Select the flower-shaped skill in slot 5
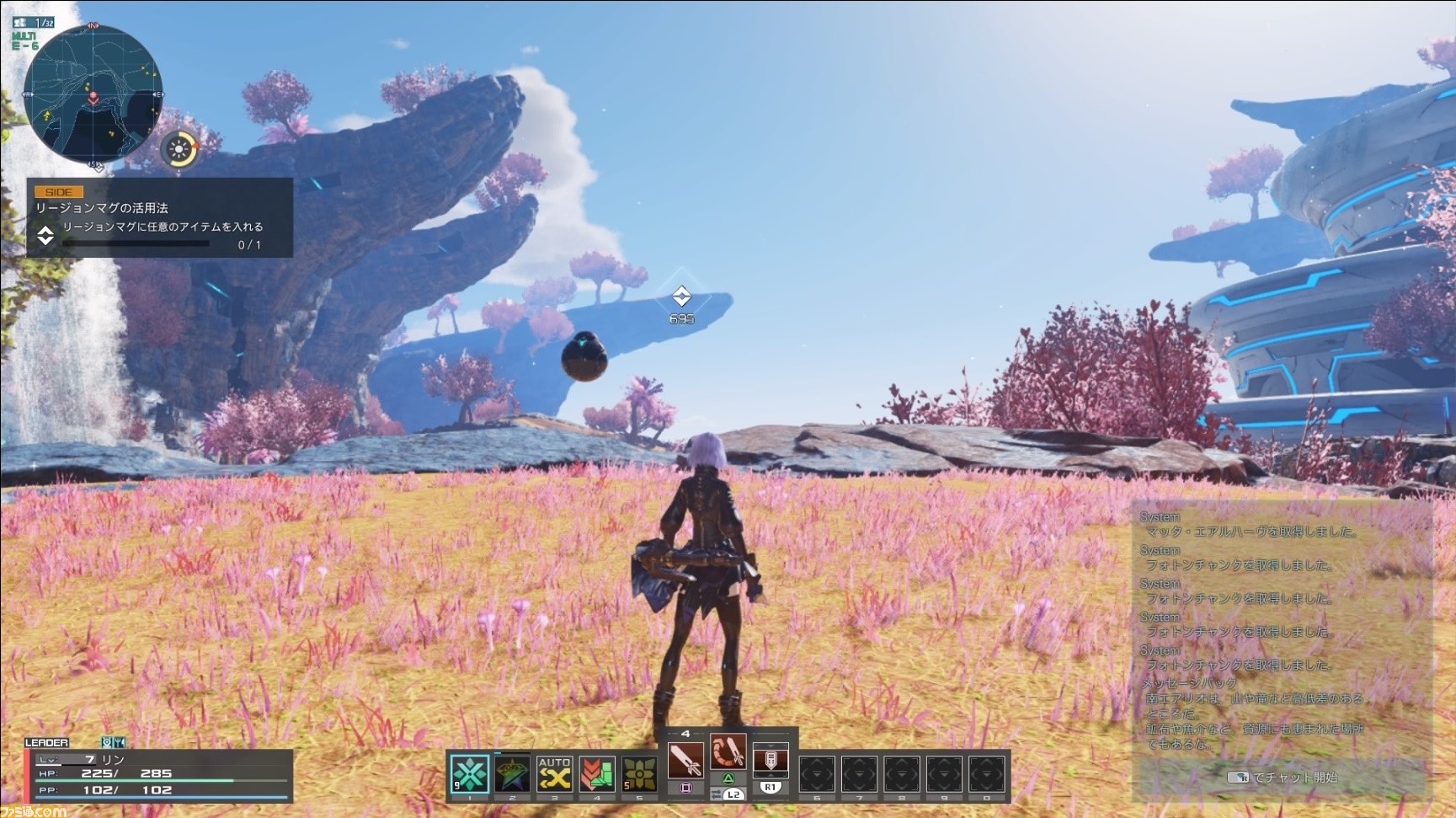Image resolution: width=1456 pixels, height=818 pixels. 597,775
